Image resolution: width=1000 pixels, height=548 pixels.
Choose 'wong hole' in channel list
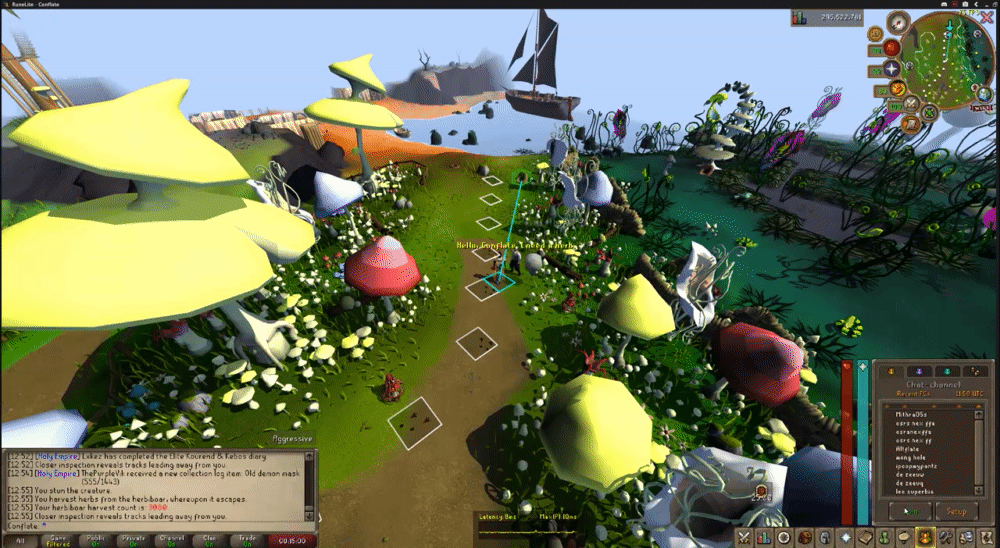pyautogui.click(x=914, y=456)
